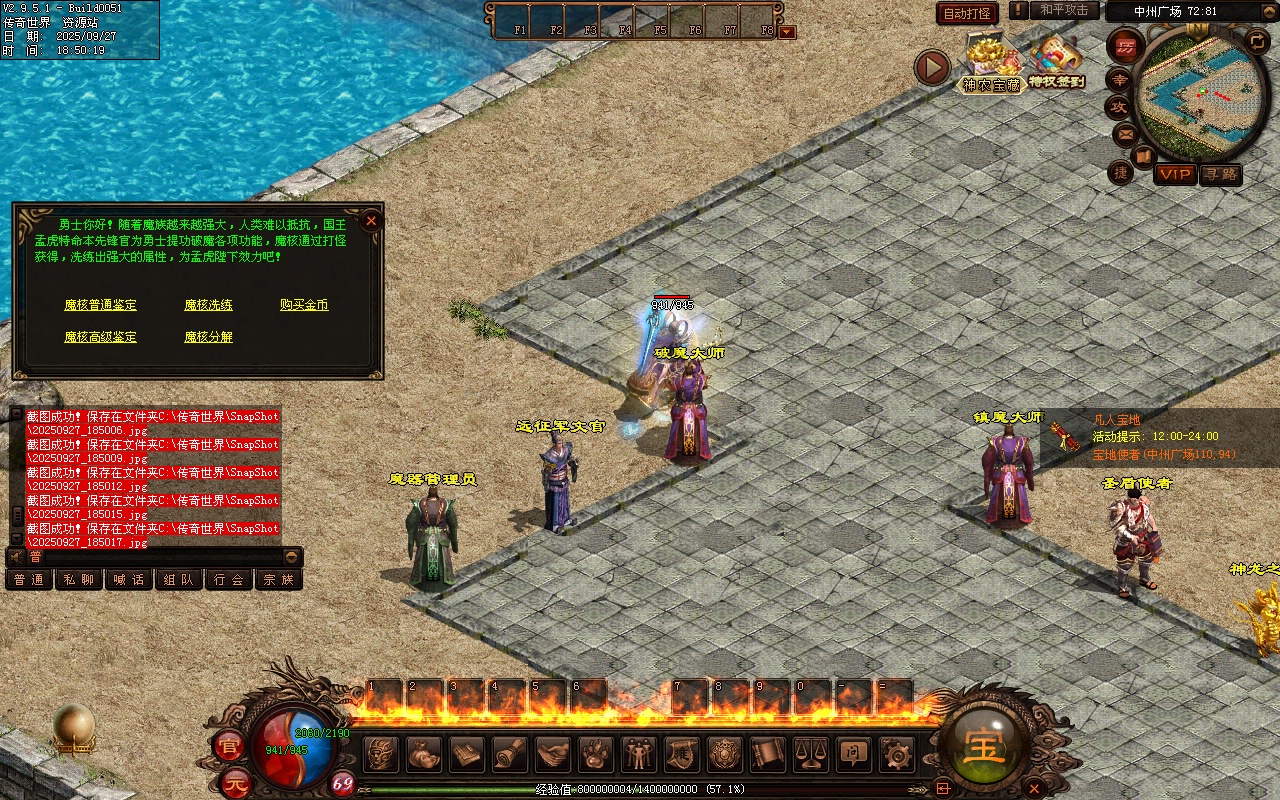1280x800 pixels.
Task: Open the 神农宝藏 treasure event
Action: pos(991,62)
